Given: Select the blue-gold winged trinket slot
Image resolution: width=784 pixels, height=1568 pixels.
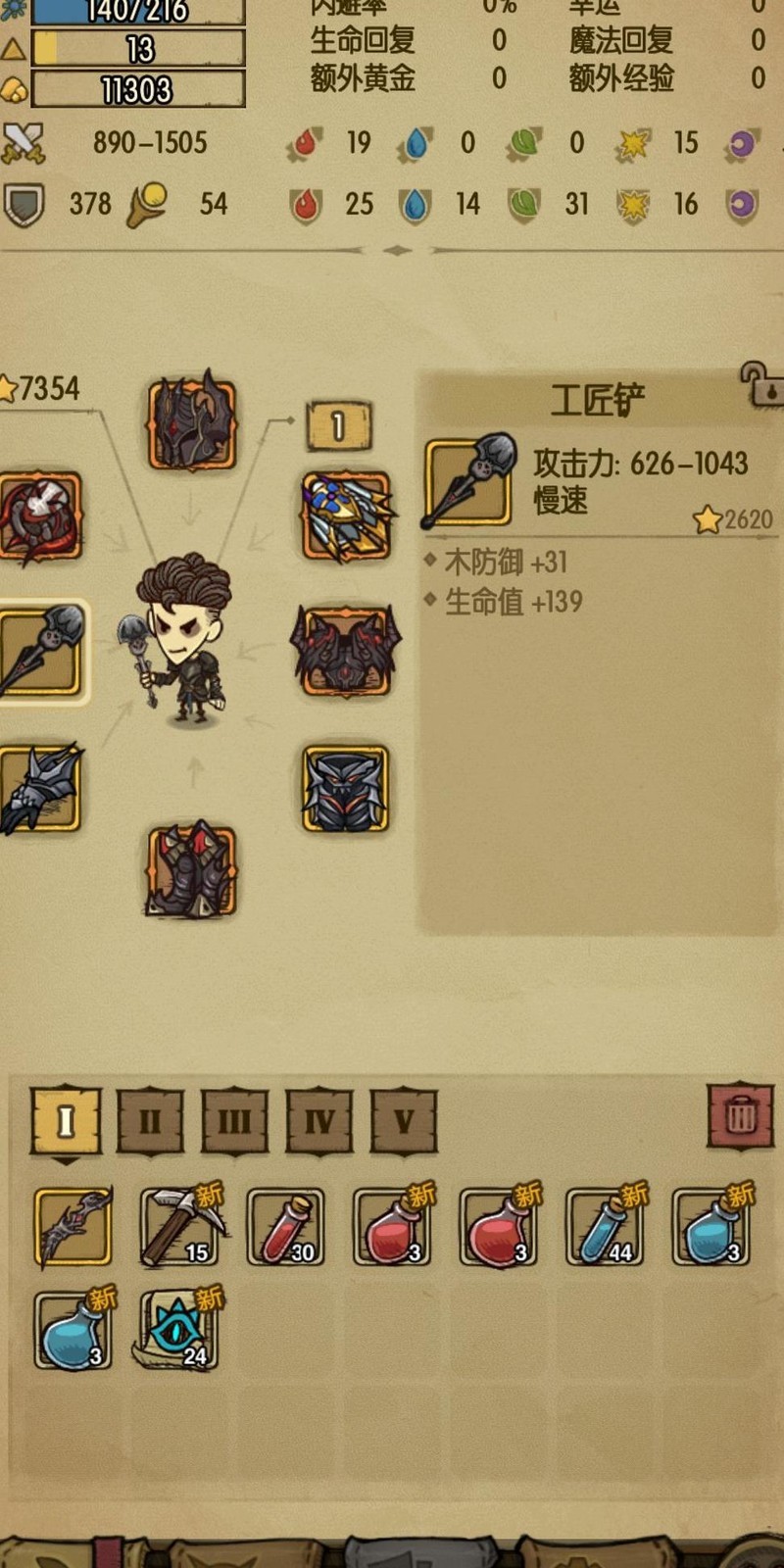Looking at the screenshot, I should pos(346,516).
